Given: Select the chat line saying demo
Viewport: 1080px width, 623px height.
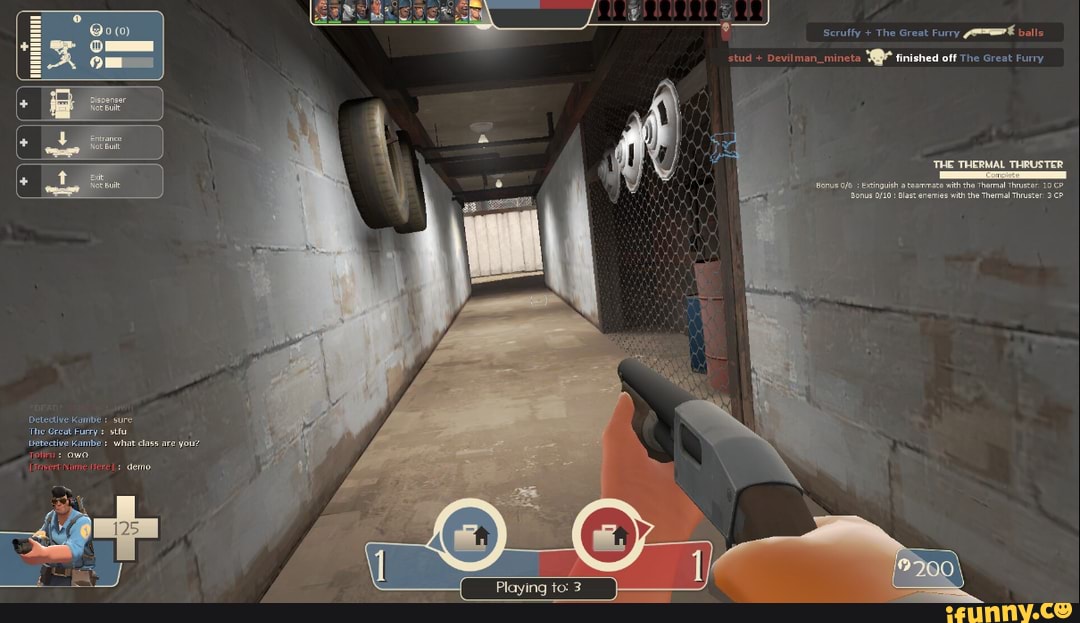Looking at the screenshot, I should 90,467.
